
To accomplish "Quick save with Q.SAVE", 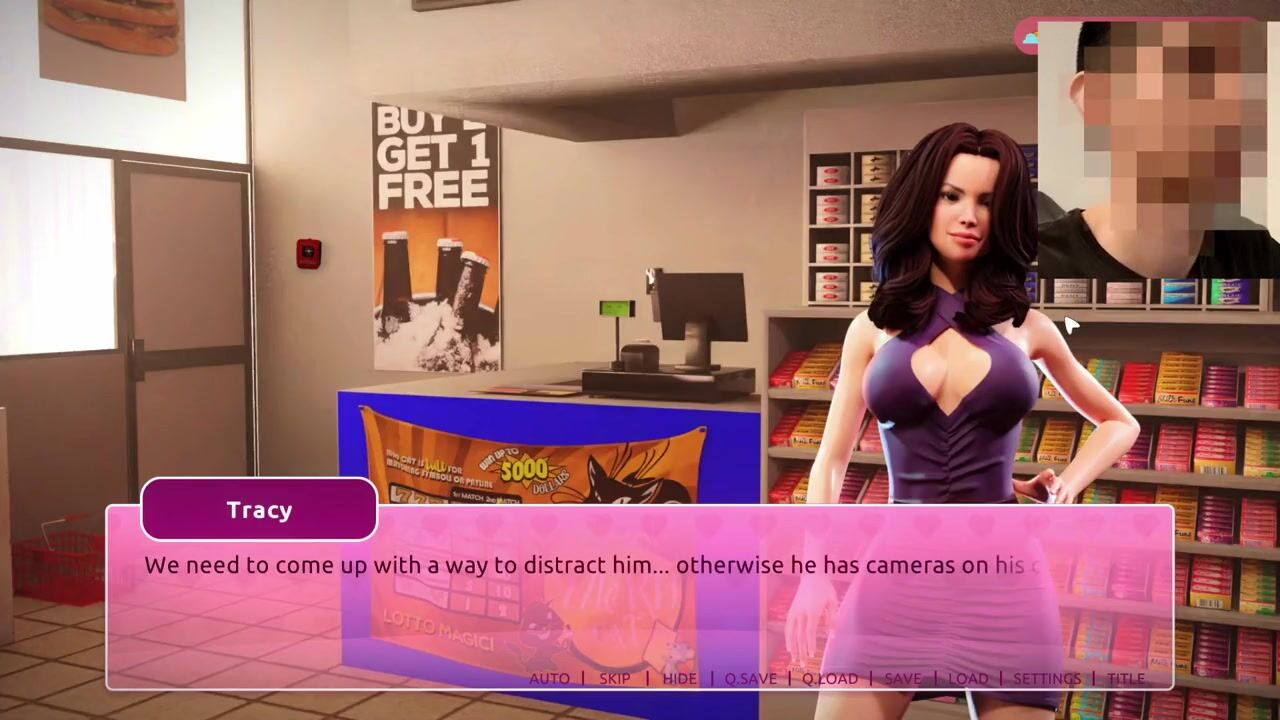I will point(750,678).
